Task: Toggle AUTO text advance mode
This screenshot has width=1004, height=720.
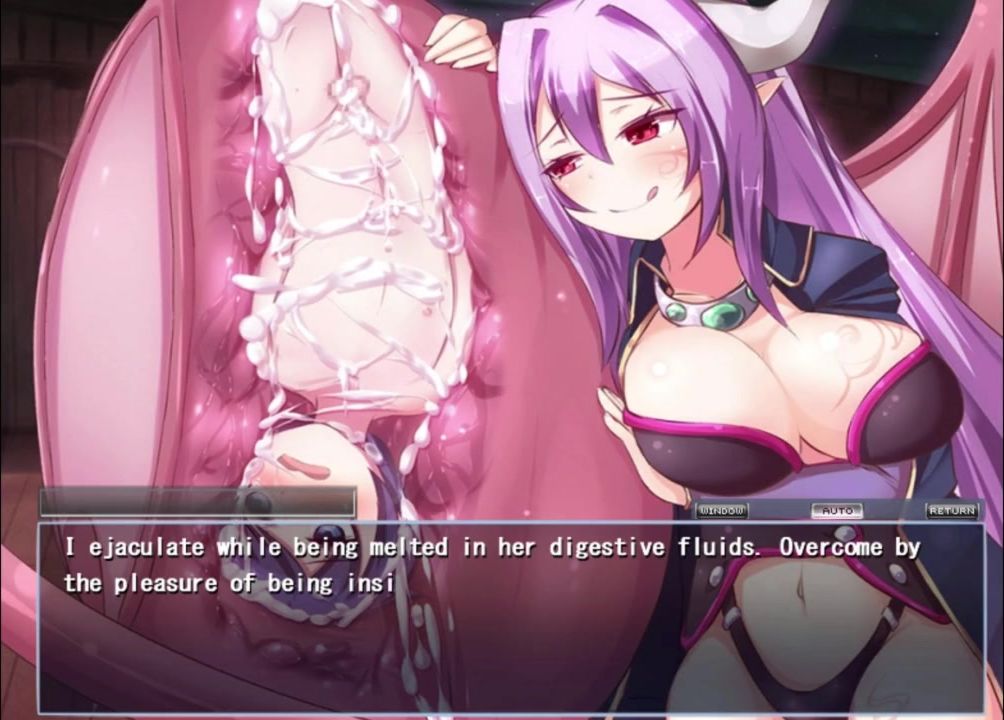Action: 837,510
